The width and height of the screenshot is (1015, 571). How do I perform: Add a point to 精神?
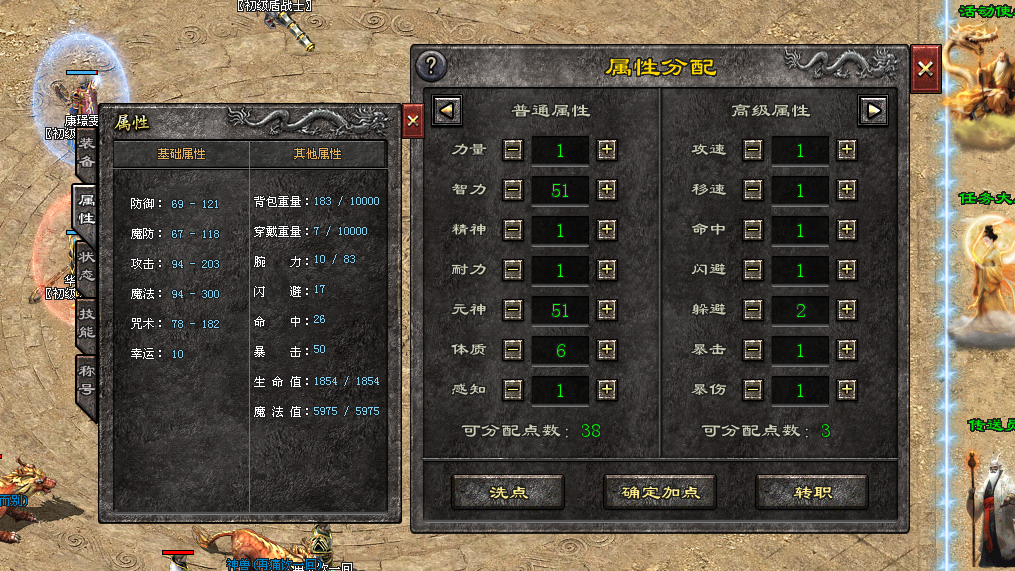click(607, 229)
